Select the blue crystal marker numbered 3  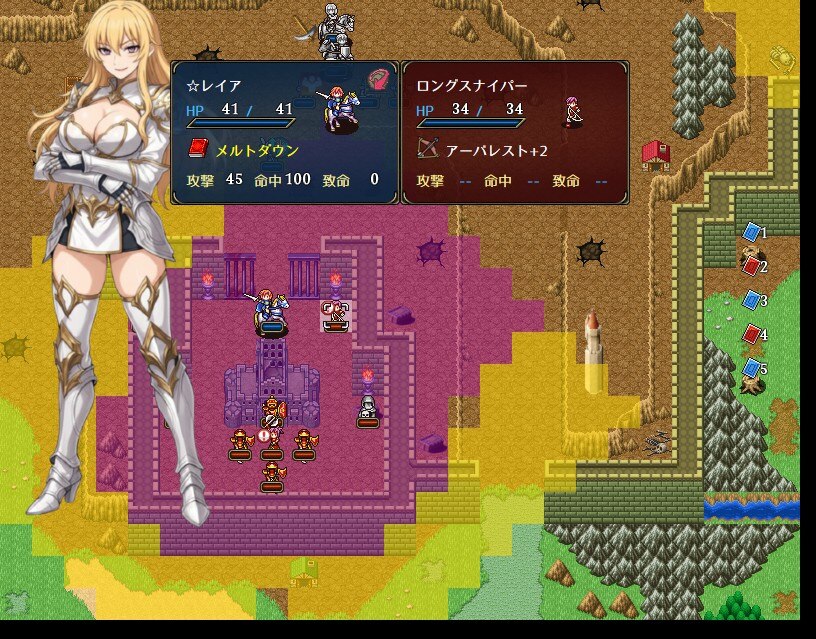pyautogui.click(x=752, y=300)
